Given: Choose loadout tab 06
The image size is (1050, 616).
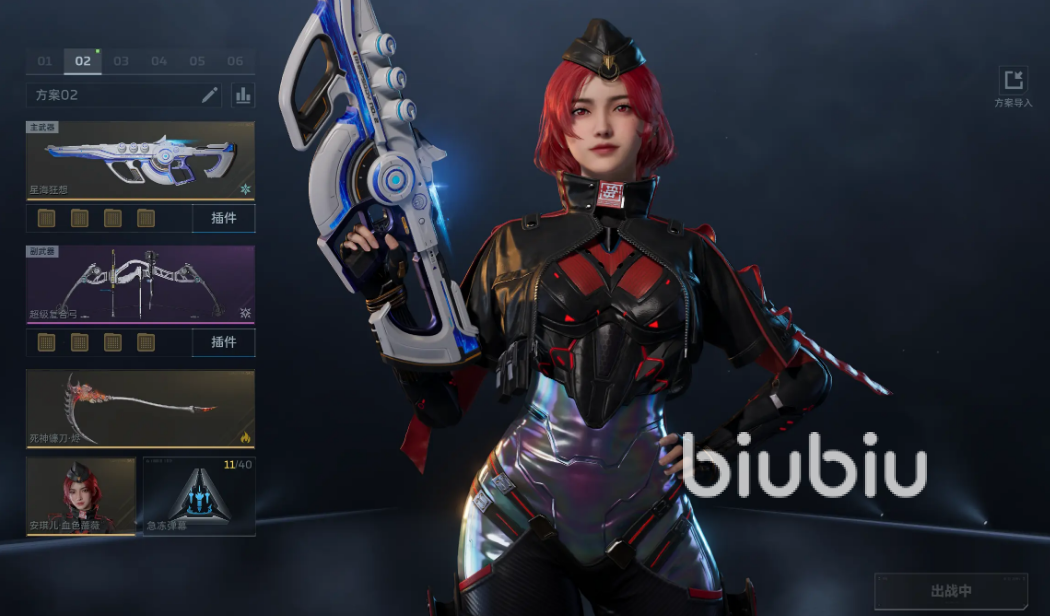Looking at the screenshot, I should (235, 62).
